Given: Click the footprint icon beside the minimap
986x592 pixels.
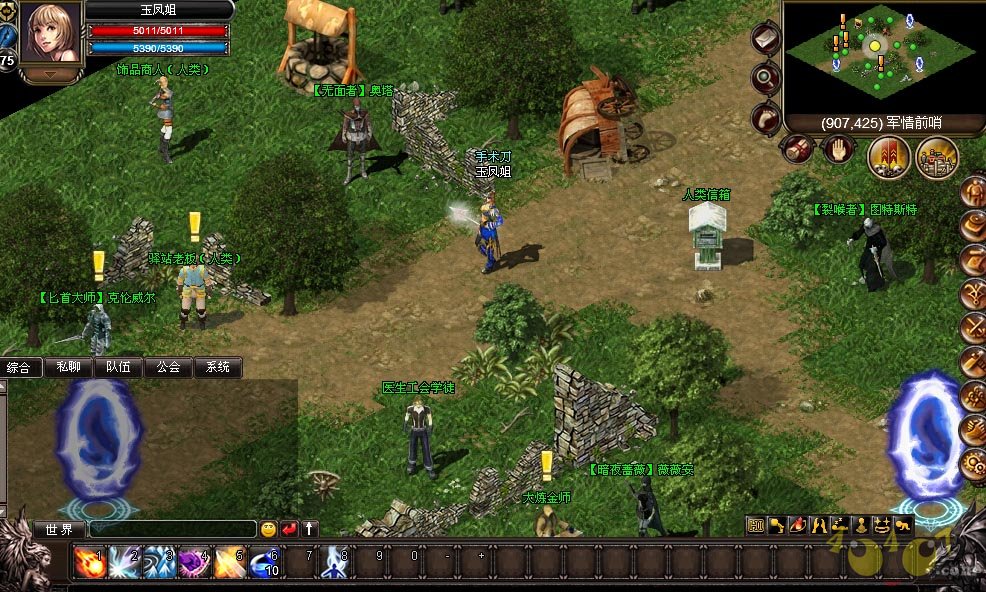Looking at the screenshot, I should [766, 116].
